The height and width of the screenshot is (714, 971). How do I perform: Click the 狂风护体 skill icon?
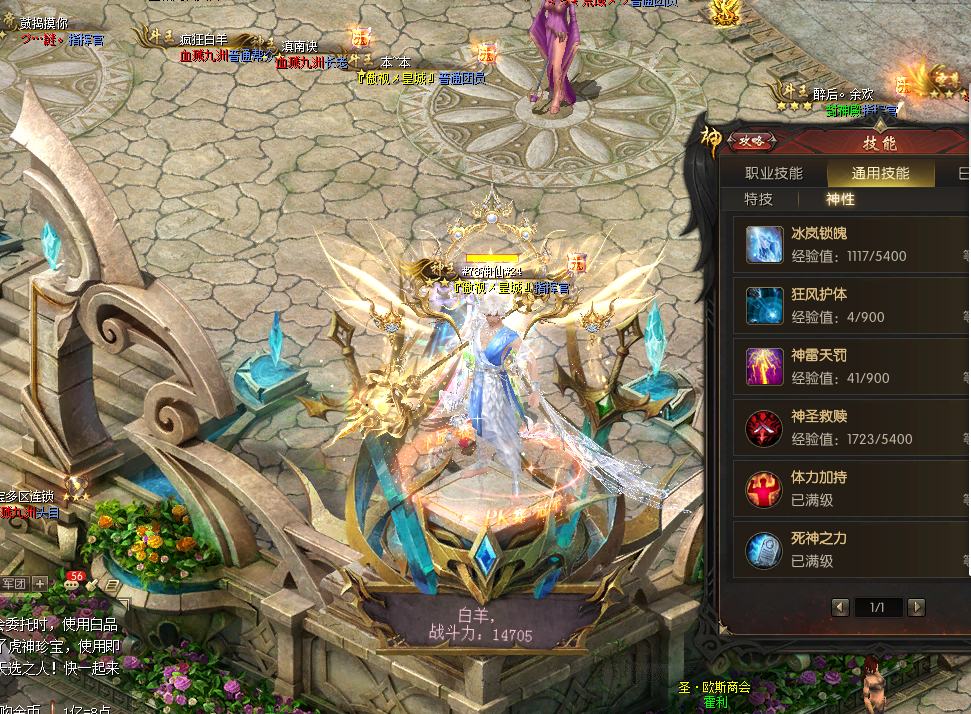pos(765,307)
